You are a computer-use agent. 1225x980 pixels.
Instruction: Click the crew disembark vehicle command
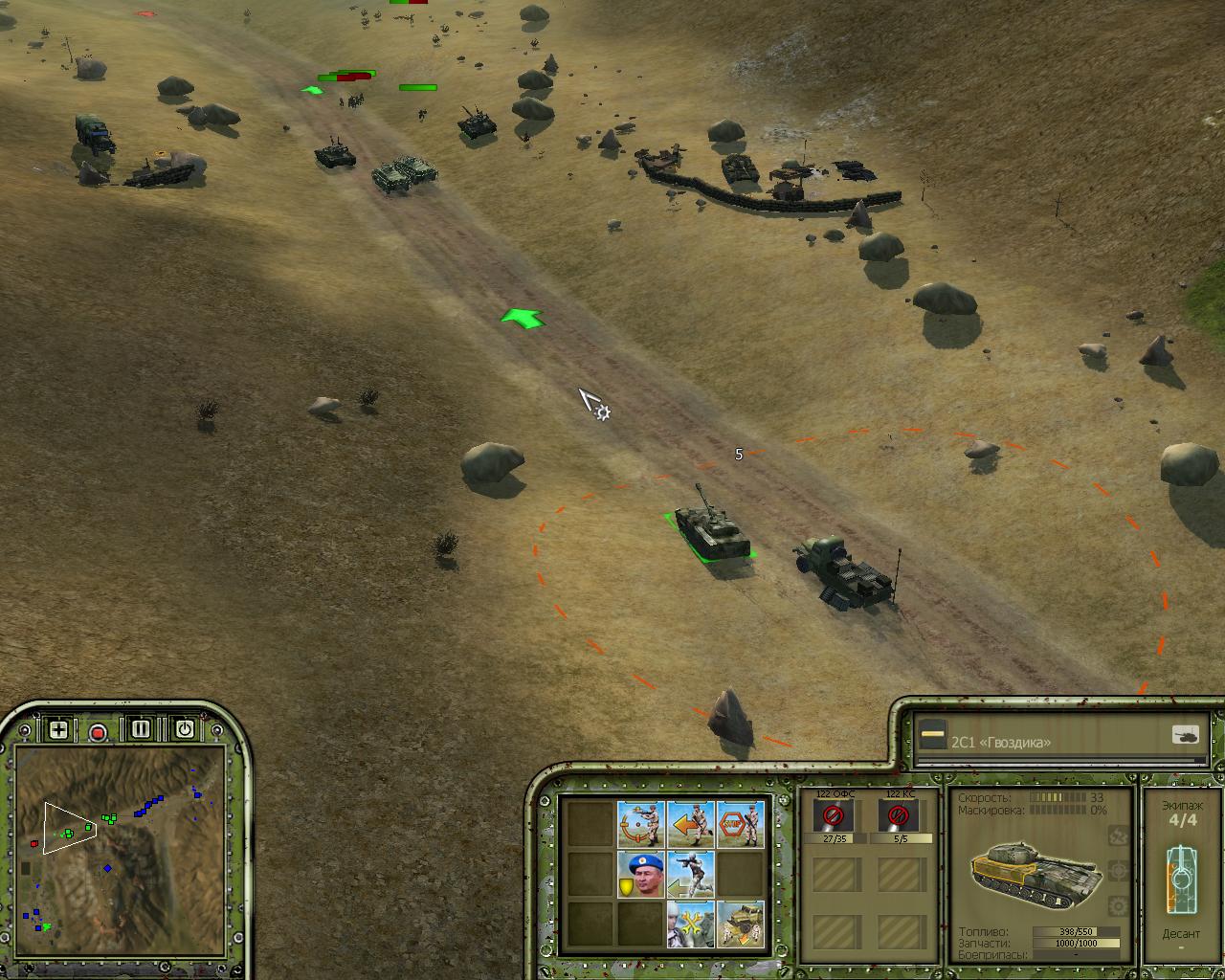pyautogui.click(x=740, y=924)
